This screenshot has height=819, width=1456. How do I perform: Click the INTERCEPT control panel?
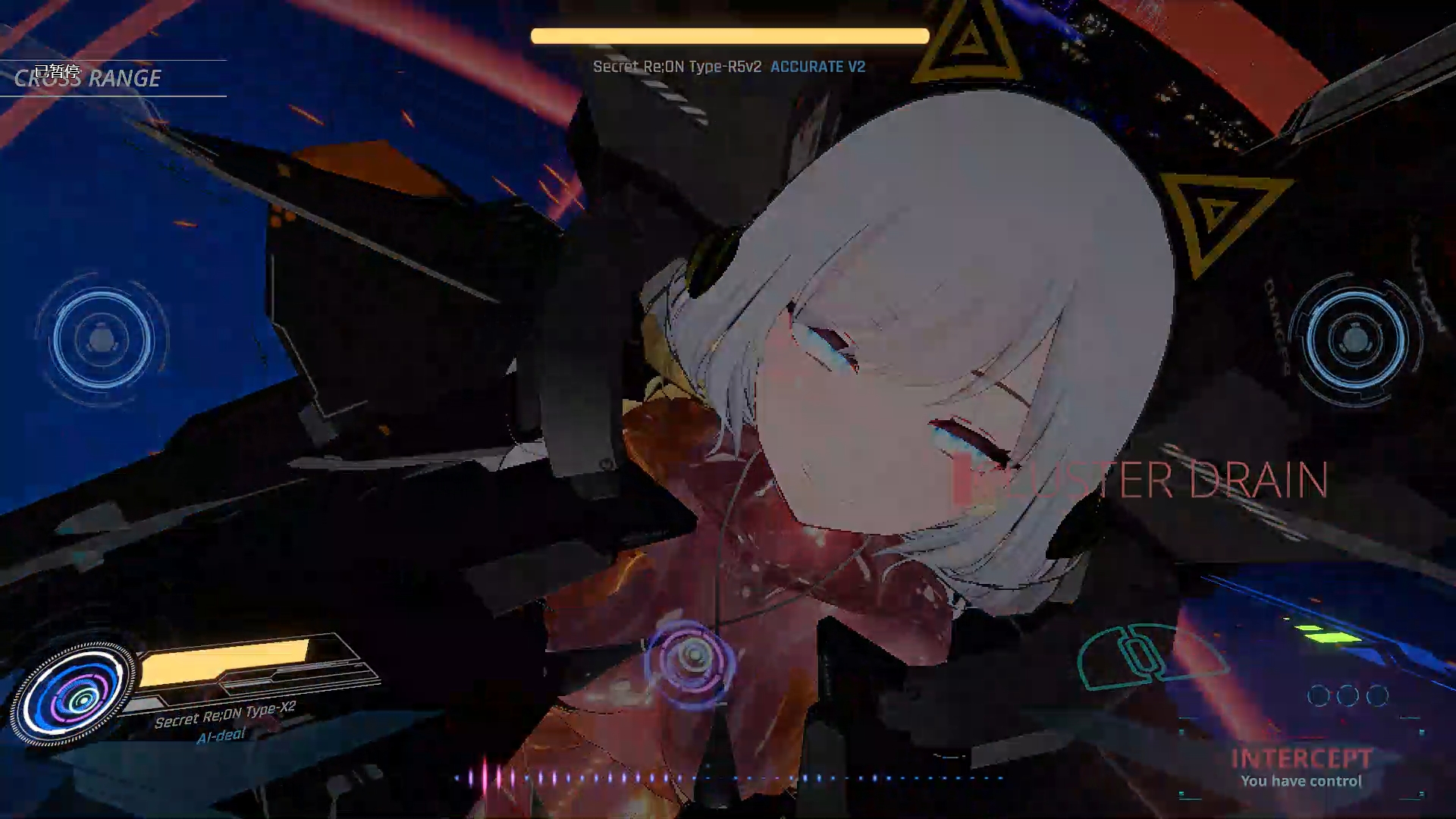pyautogui.click(x=1301, y=767)
